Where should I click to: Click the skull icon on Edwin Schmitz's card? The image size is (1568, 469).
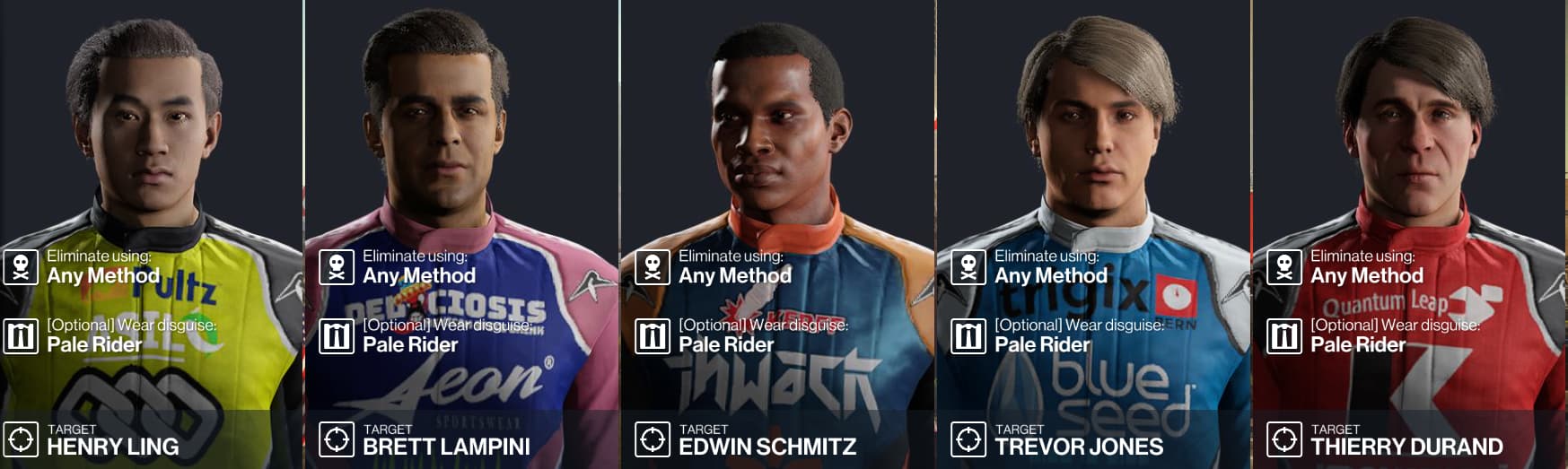(x=653, y=267)
